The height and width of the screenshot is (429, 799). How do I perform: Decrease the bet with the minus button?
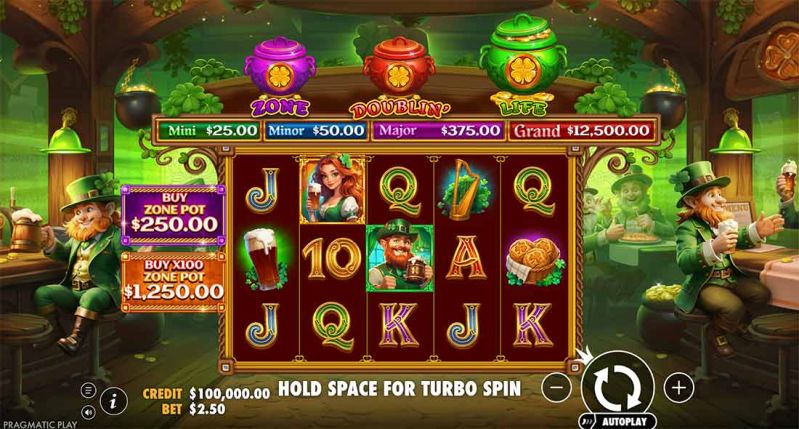coord(558,386)
